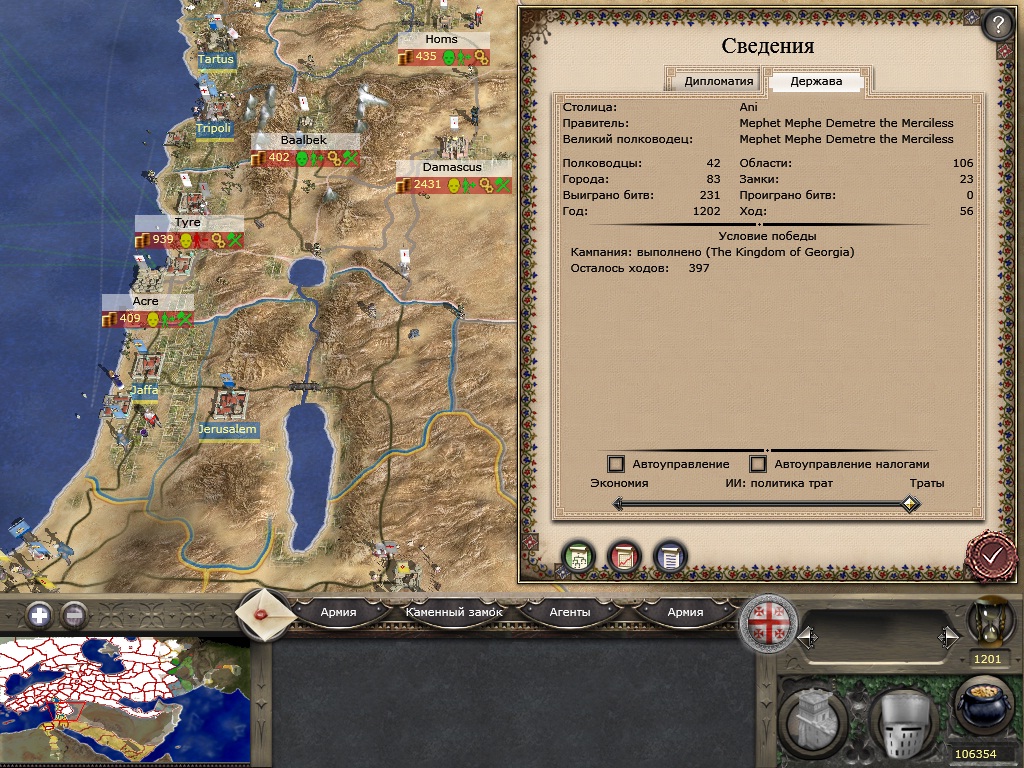Open the help question mark button
This screenshot has height=768, width=1024.
coord(996,24)
